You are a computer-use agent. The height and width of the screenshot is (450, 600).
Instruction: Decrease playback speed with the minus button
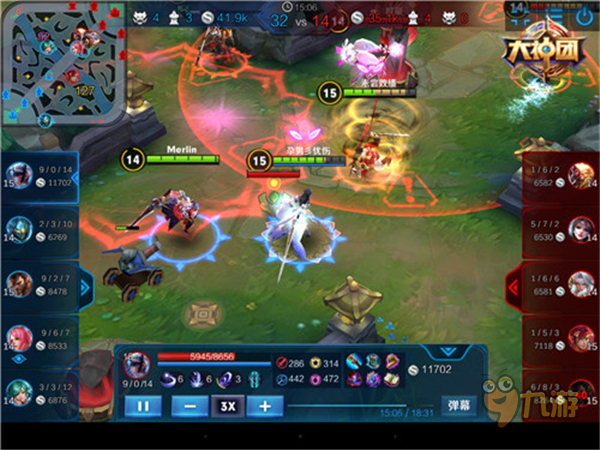[x=190, y=406]
